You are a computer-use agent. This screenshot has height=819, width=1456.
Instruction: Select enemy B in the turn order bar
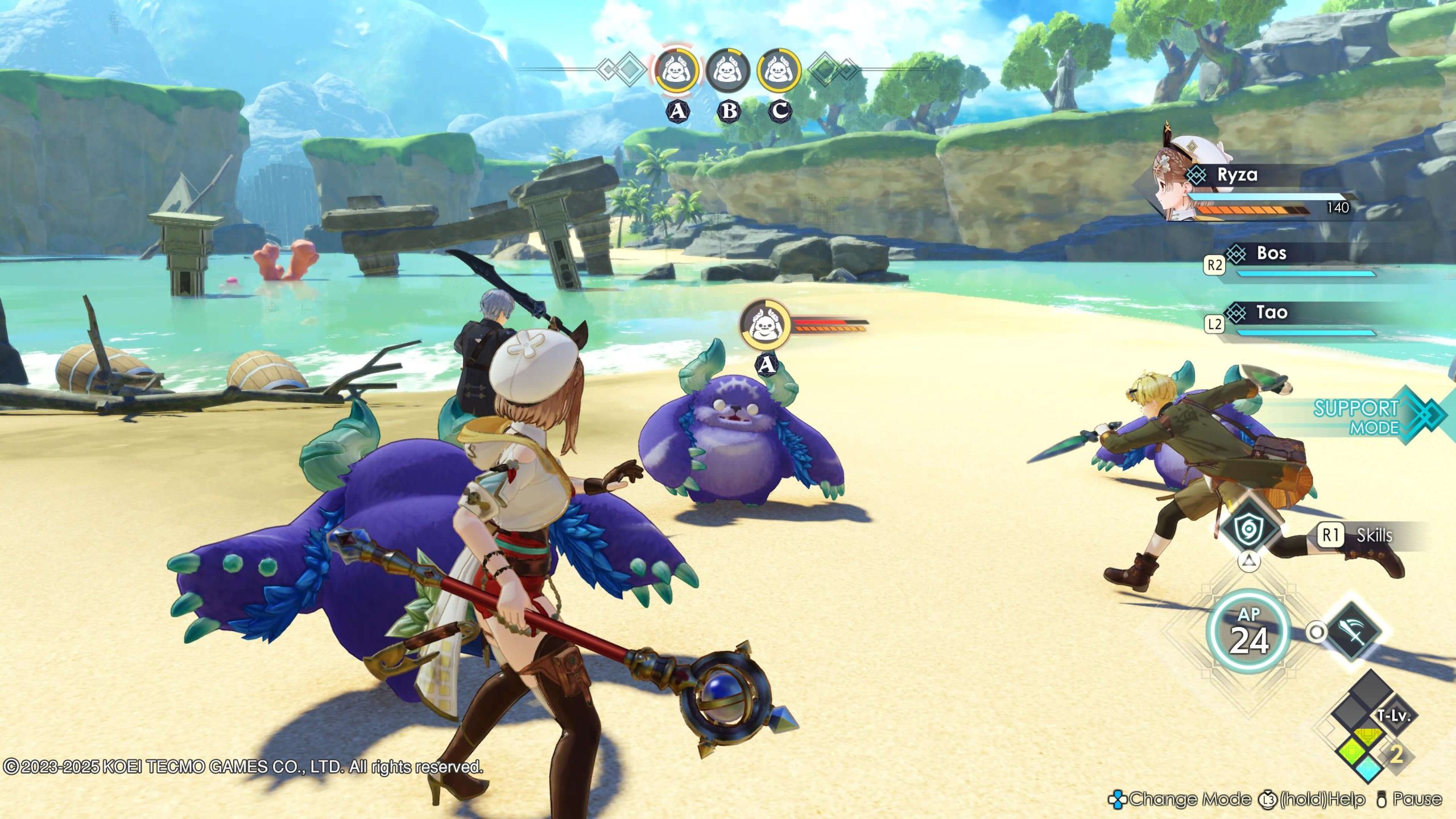[x=727, y=71]
